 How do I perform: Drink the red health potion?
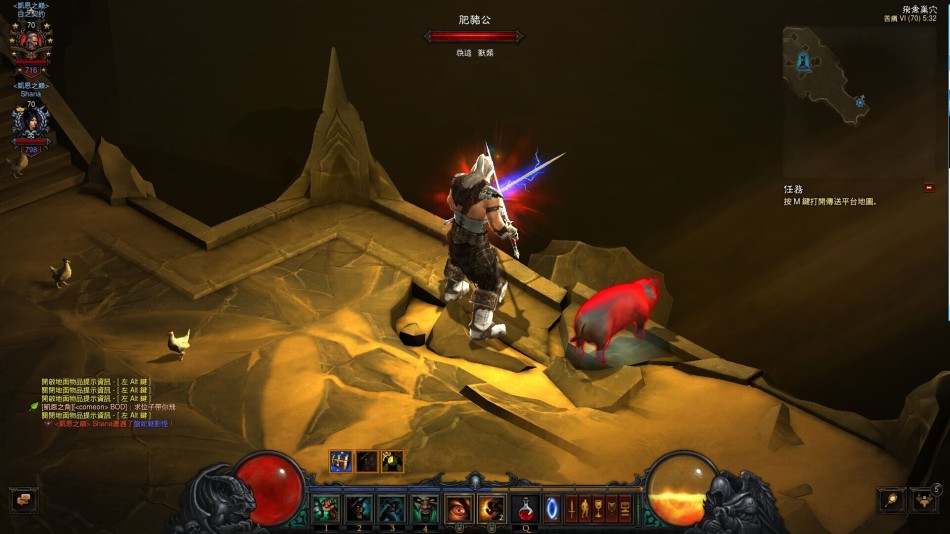523,509
